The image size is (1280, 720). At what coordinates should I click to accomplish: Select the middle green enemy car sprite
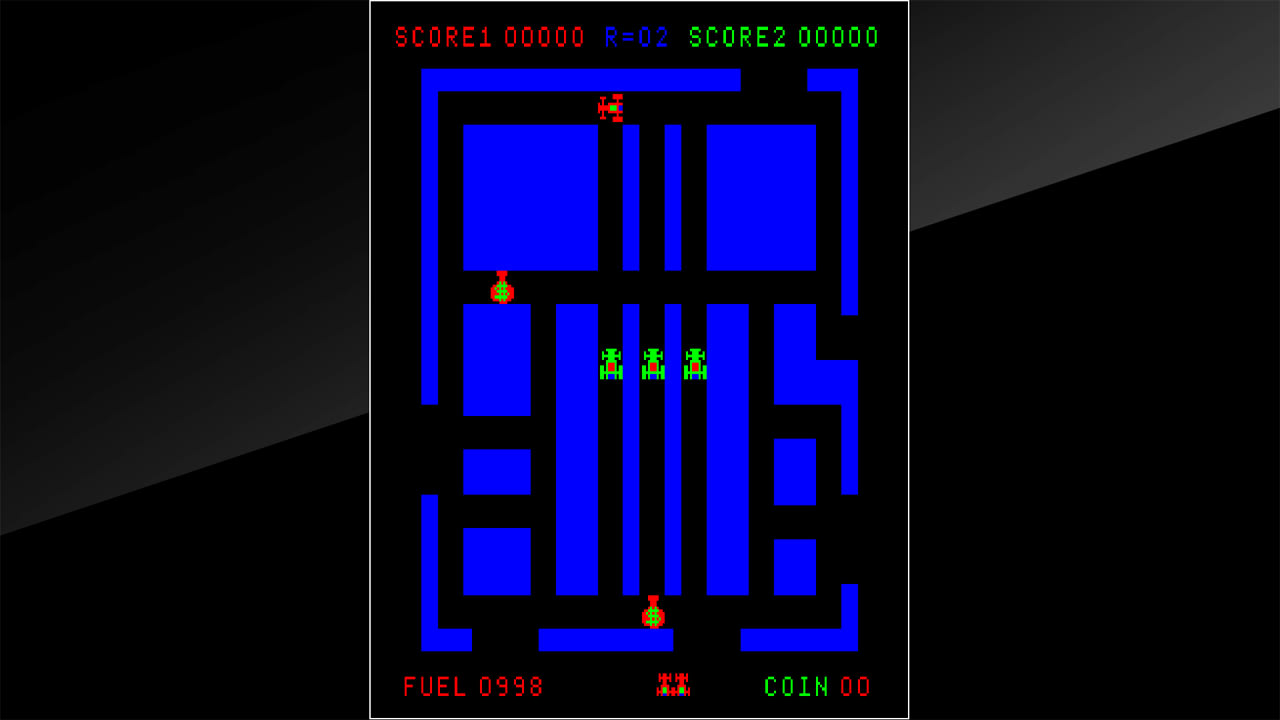[x=652, y=365]
